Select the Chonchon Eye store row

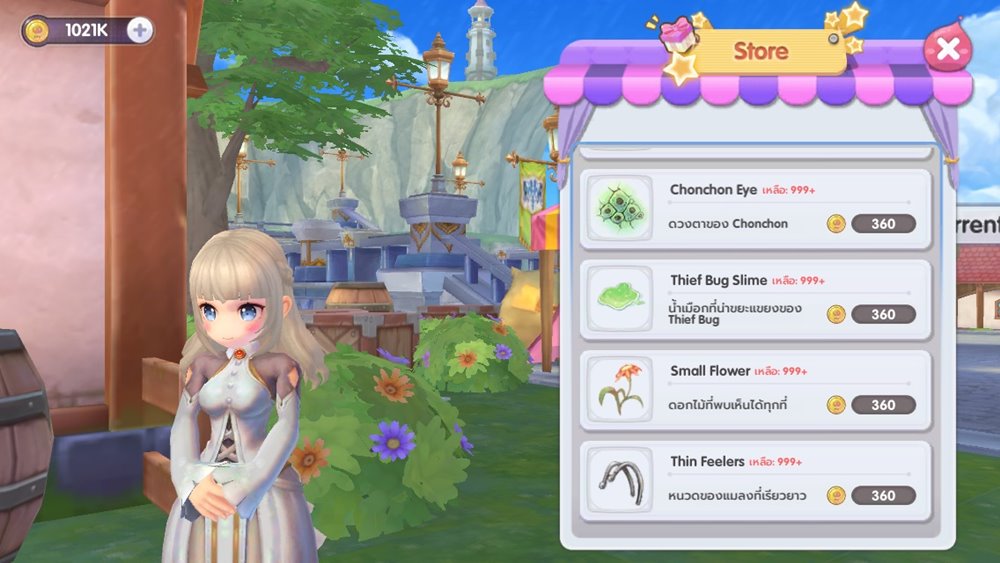pos(755,208)
